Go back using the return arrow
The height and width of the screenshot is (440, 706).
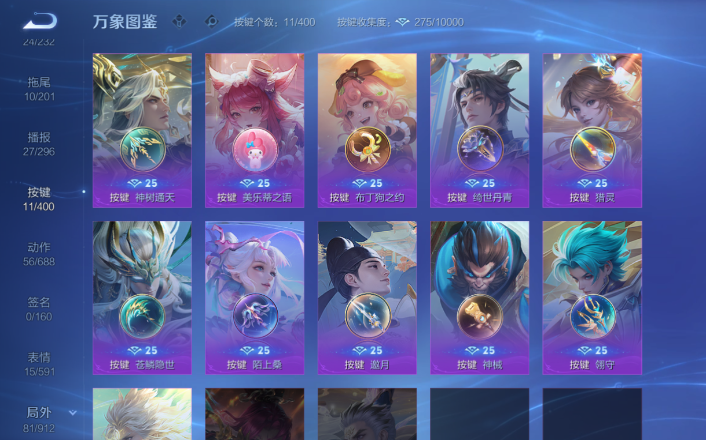41,20
